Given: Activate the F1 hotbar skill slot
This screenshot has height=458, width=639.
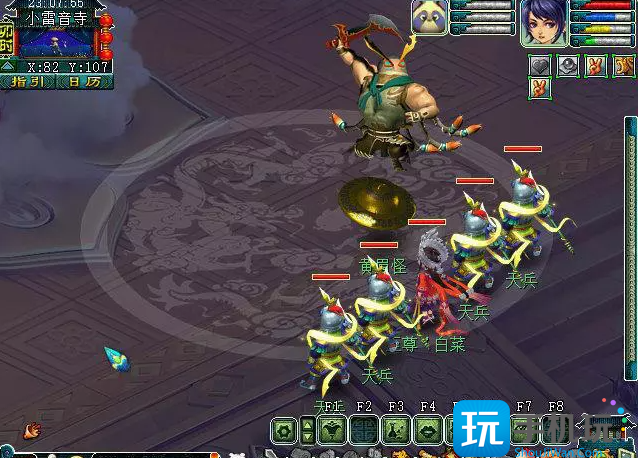Looking at the screenshot, I should [332, 431].
